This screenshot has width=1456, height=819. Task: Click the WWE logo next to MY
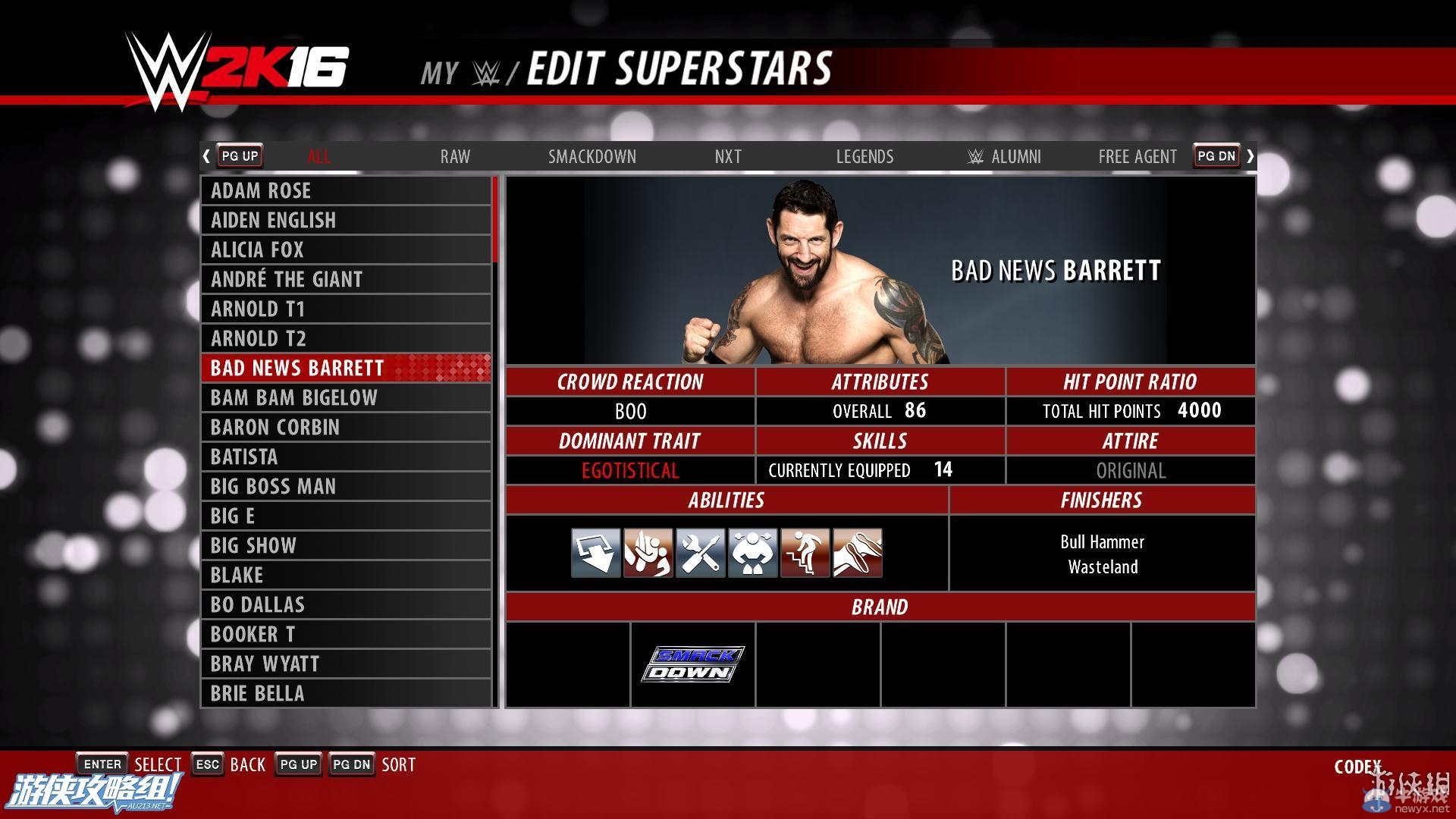[486, 71]
